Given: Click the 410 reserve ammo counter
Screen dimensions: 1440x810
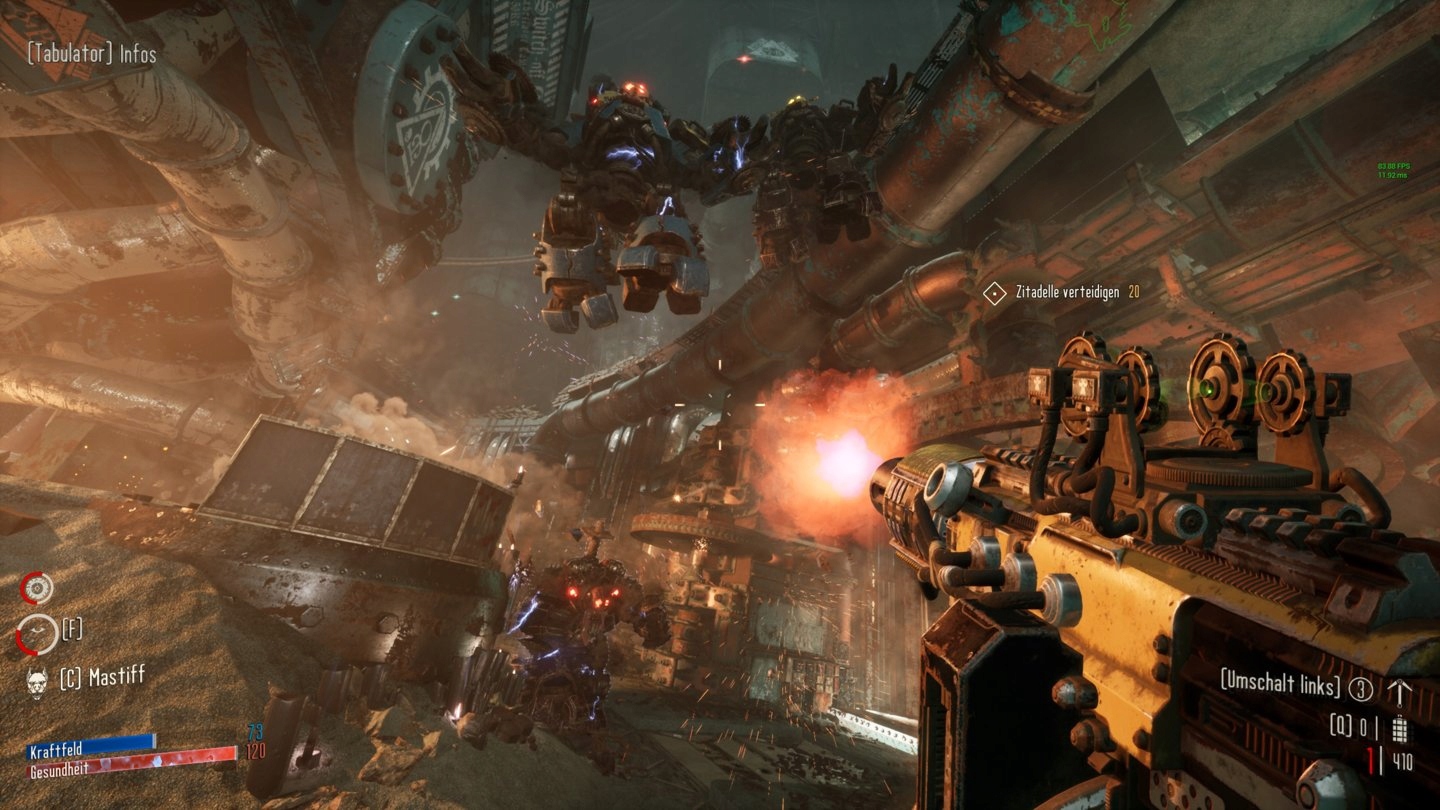Looking at the screenshot, I should [x=1402, y=760].
